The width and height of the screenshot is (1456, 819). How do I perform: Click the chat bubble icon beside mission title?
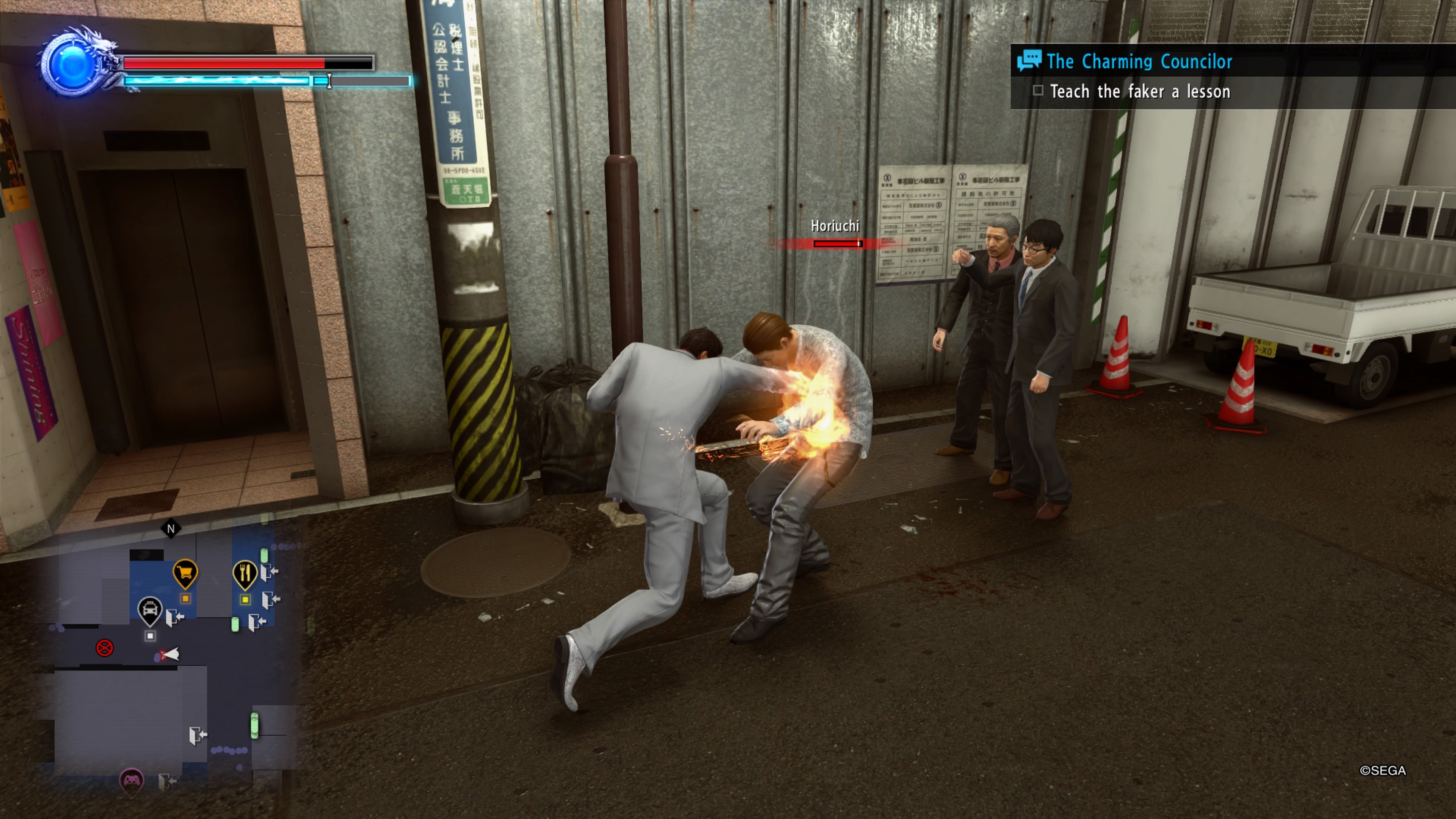[1031, 61]
